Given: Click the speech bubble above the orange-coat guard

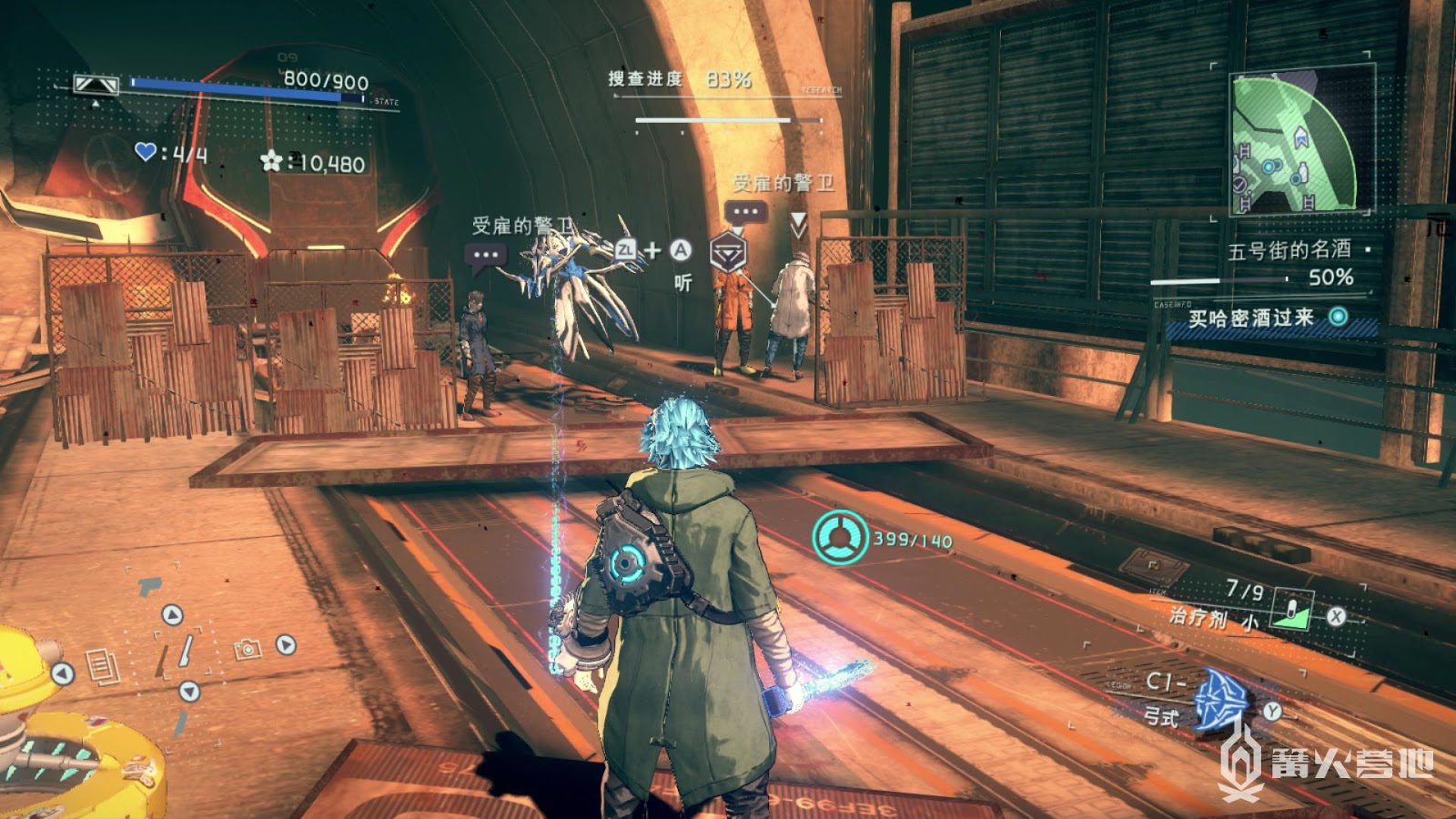Looking at the screenshot, I should 745,212.
